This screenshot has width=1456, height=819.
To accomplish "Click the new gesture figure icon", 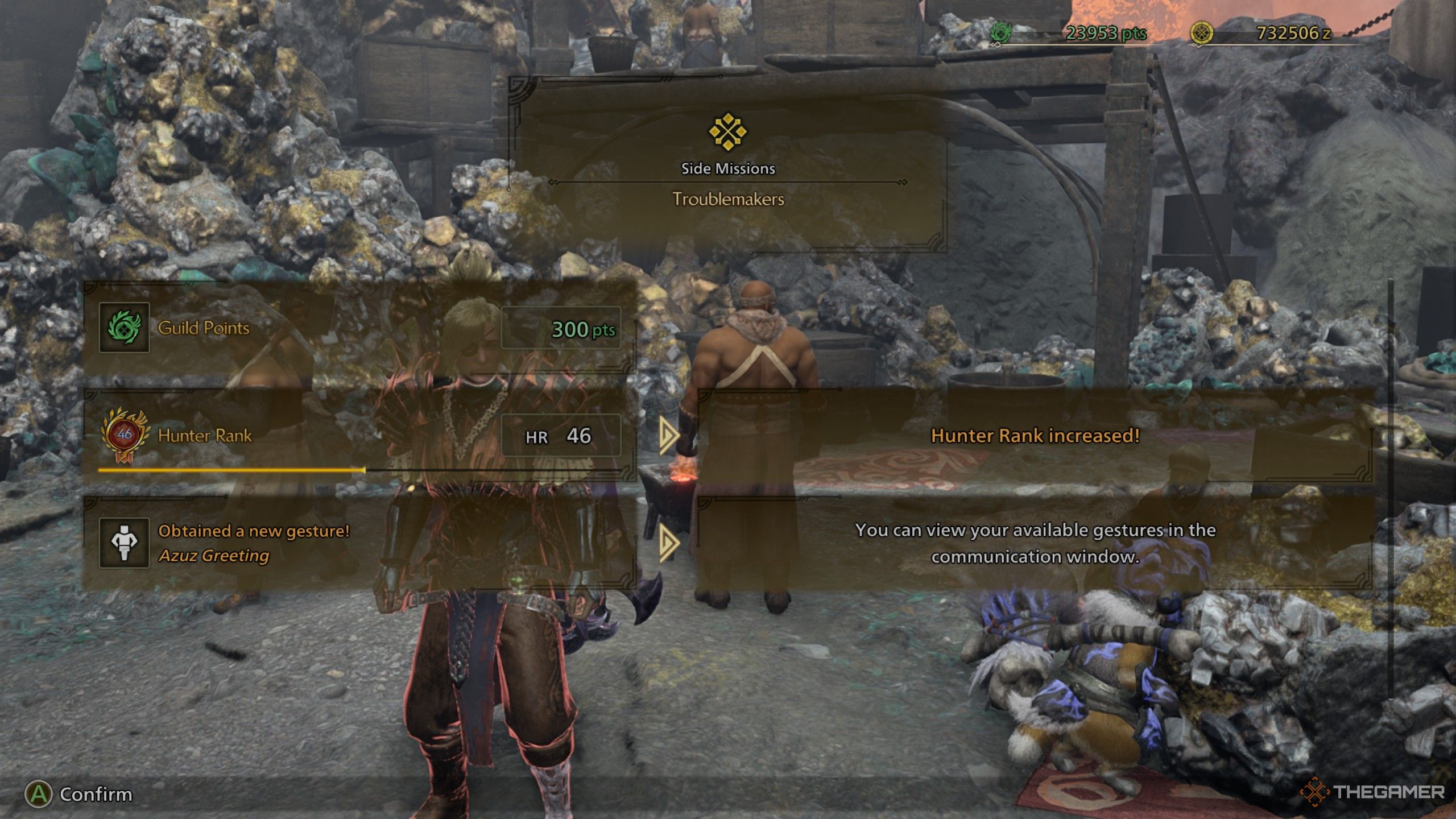I will tap(124, 543).
